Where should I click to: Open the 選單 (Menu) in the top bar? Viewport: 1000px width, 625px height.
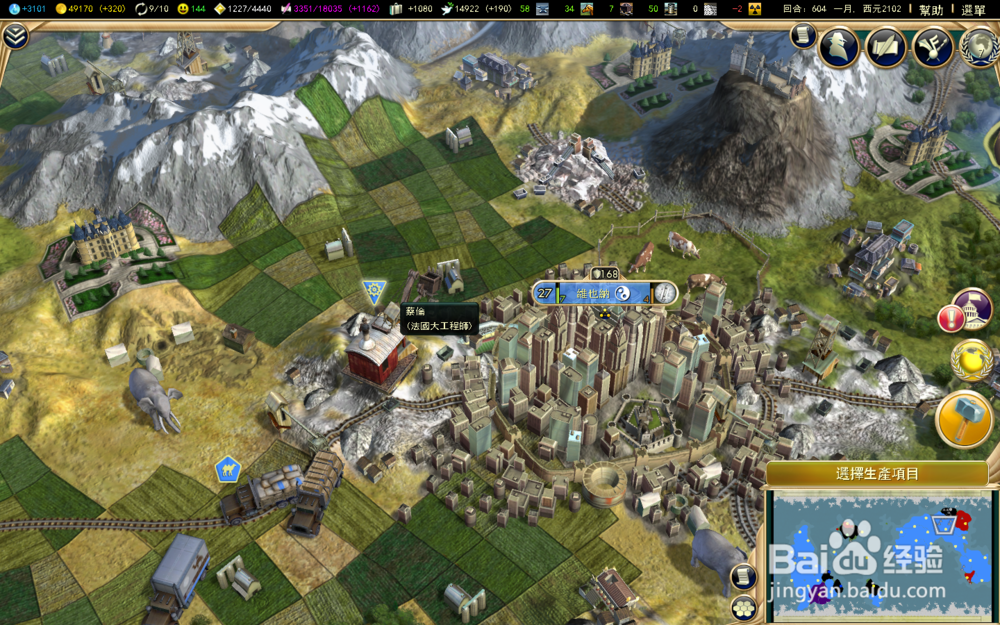click(973, 9)
